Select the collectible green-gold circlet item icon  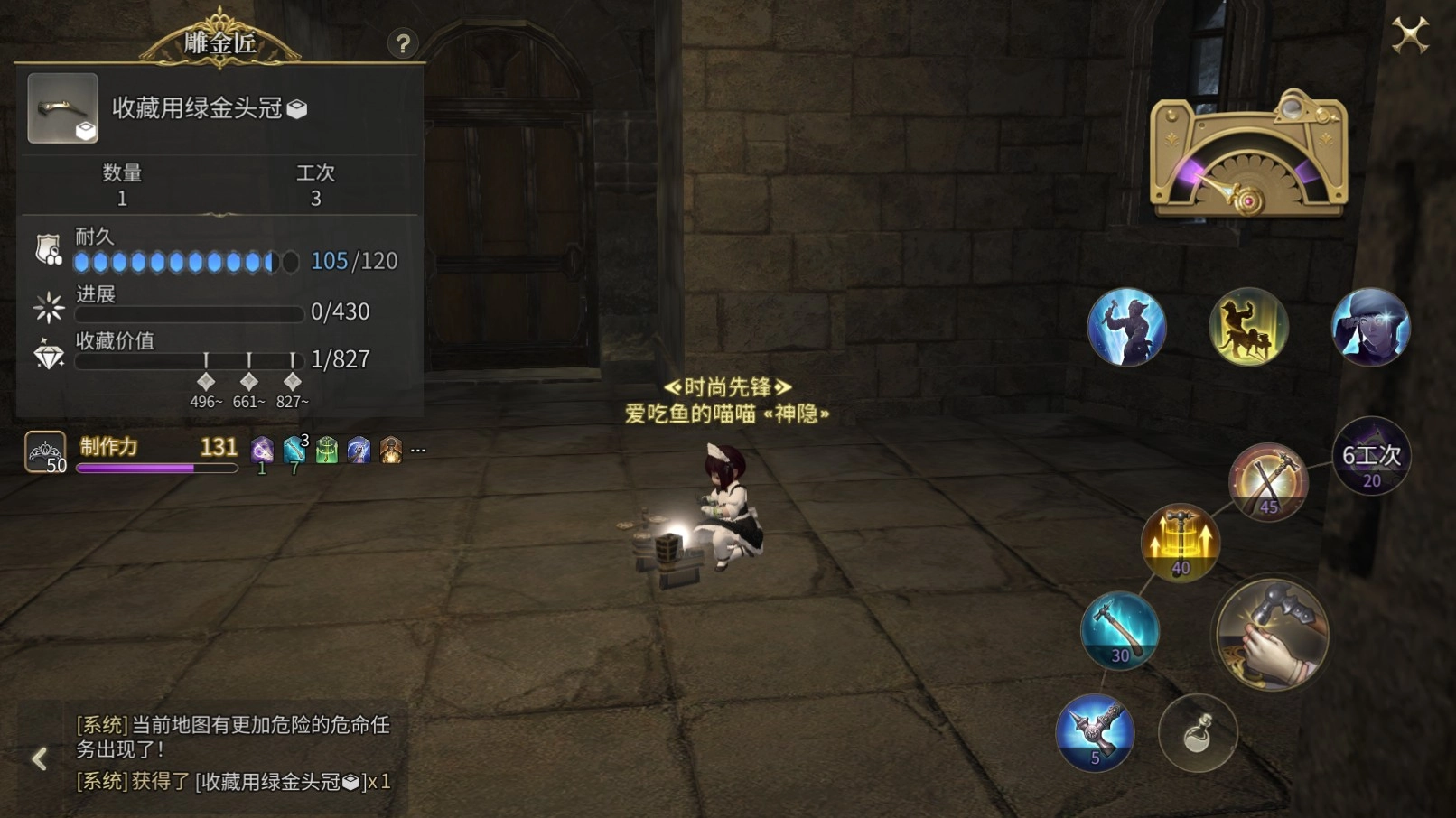62,108
